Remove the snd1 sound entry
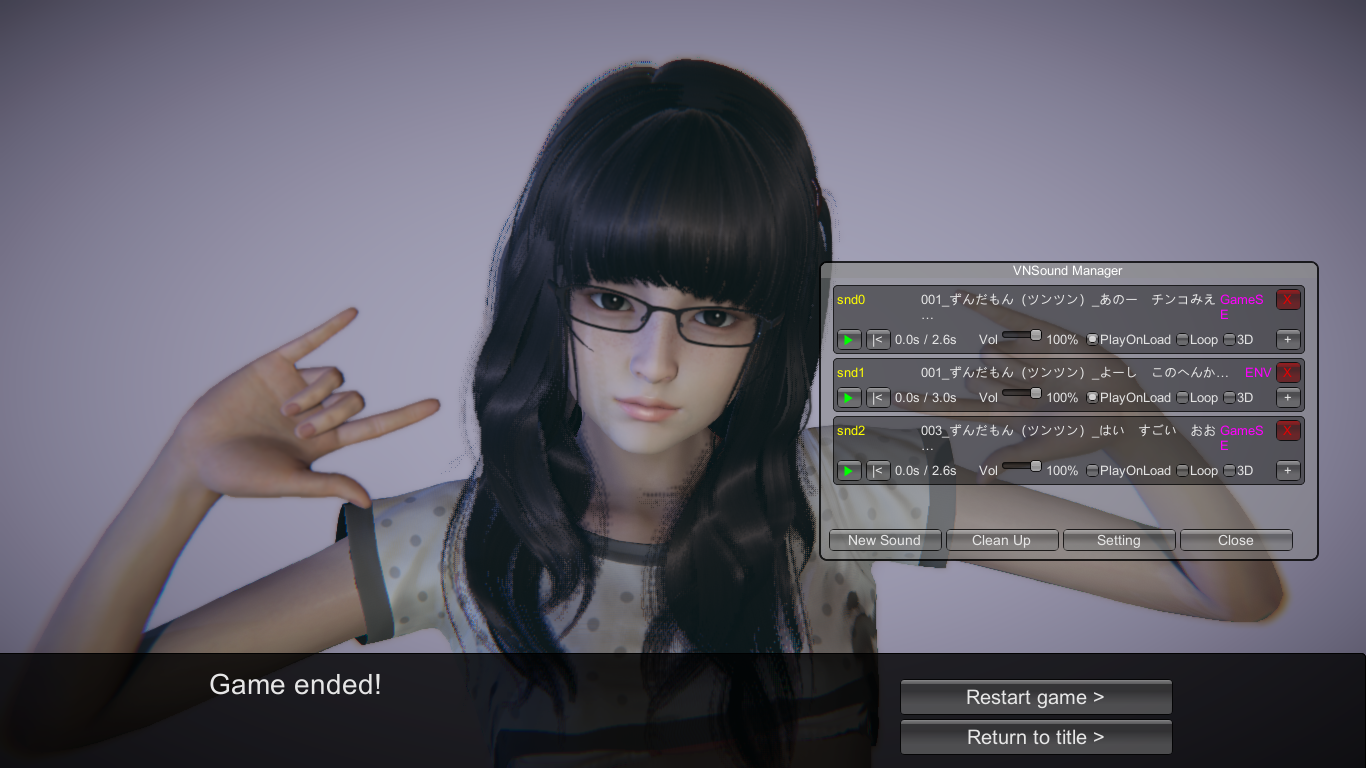The height and width of the screenshot is (768, 1366). point(1288,373)
